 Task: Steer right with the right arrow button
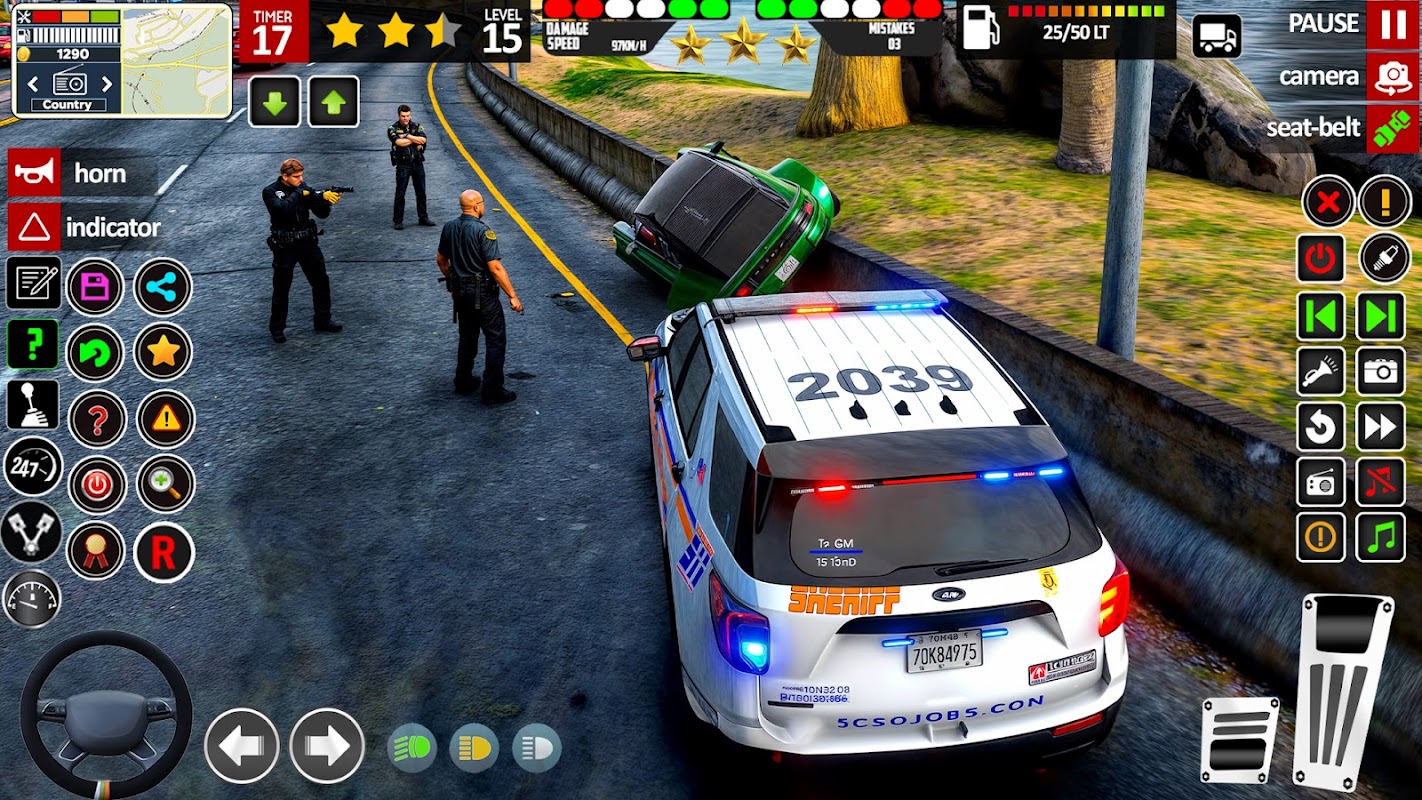(x=327, y=745)
